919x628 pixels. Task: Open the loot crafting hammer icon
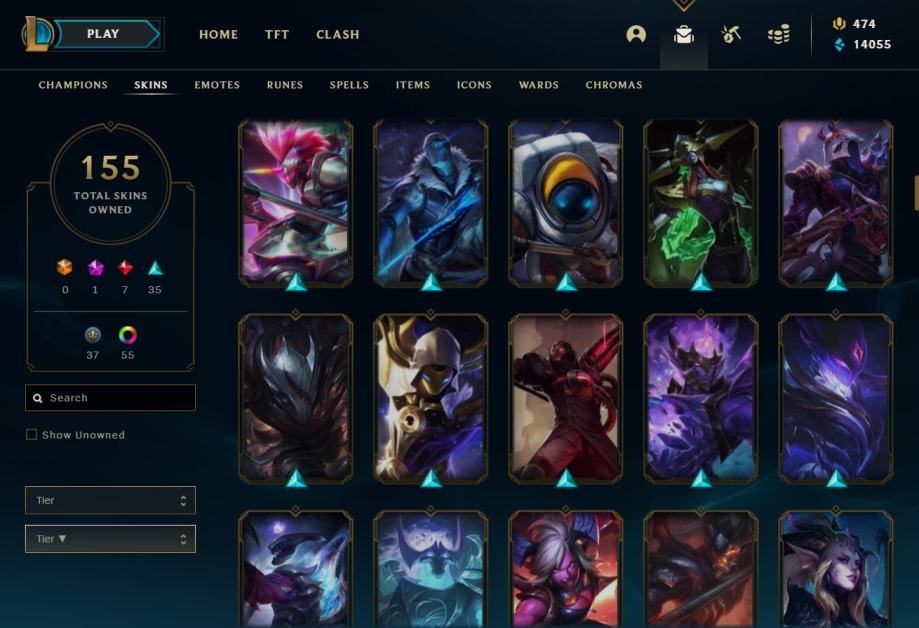tap(731, 34)
